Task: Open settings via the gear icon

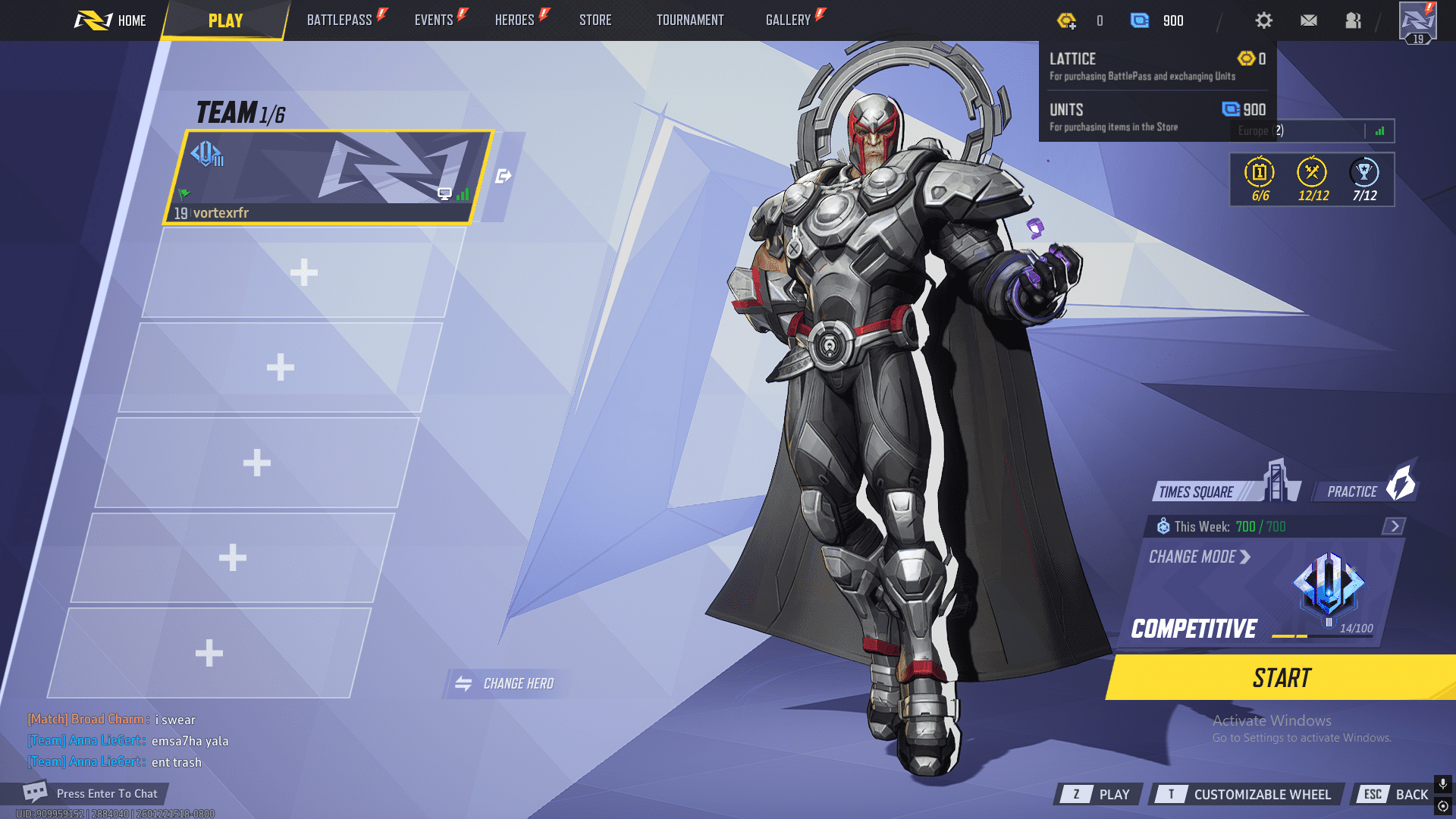Action: coord(1263,20)
